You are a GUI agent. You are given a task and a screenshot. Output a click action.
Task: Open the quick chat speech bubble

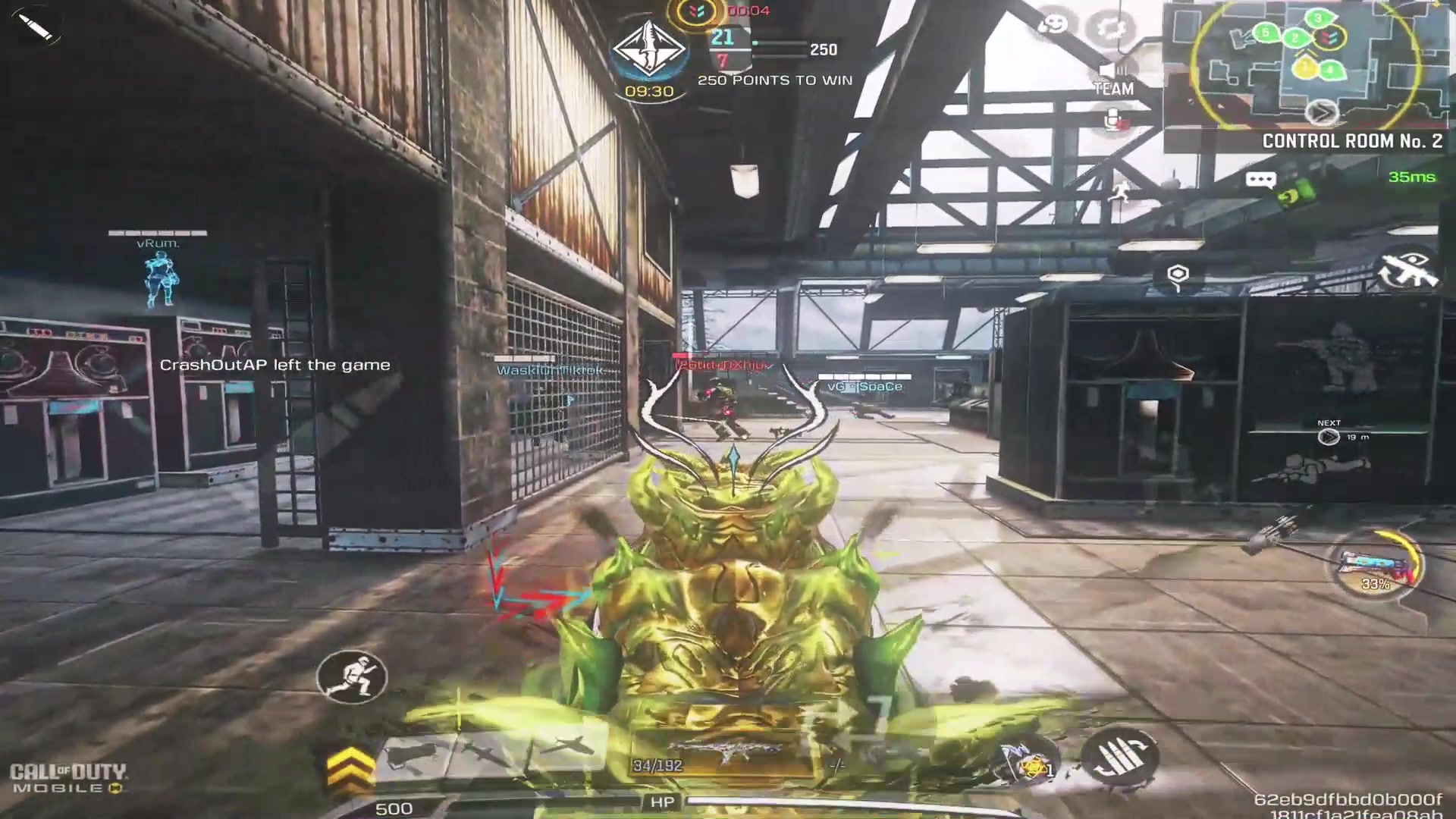(x=1260, y=180)
